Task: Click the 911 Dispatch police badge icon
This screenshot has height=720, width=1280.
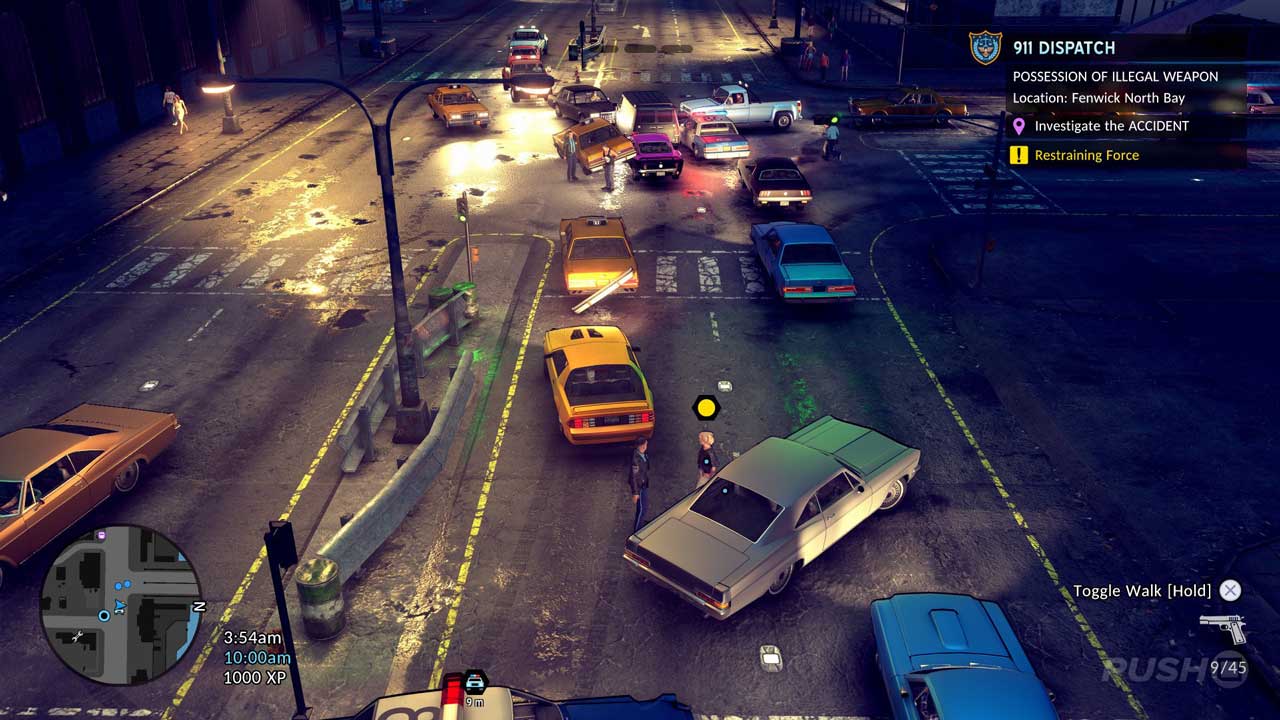Action: (985, 47)
